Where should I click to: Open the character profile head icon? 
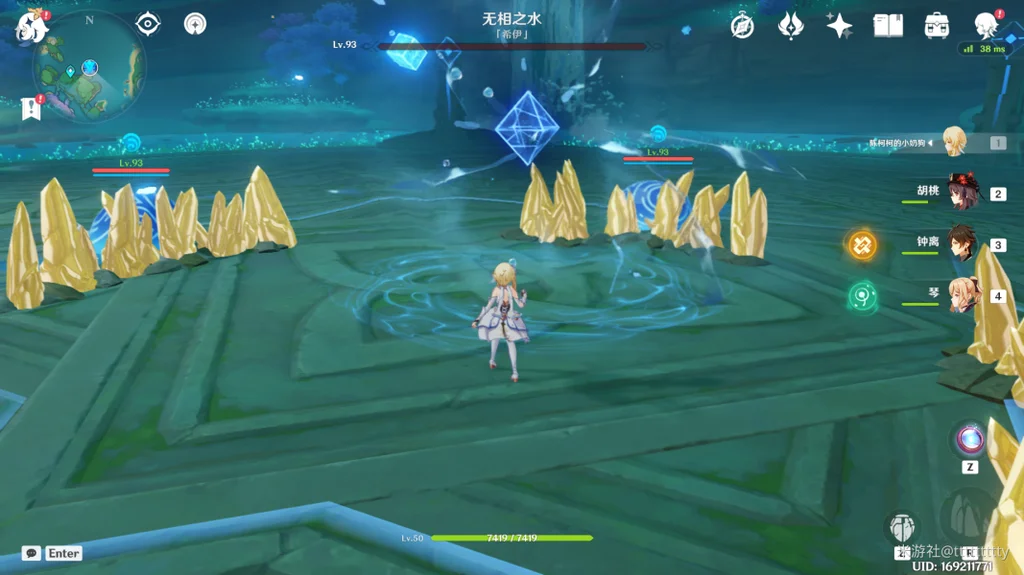987,26
